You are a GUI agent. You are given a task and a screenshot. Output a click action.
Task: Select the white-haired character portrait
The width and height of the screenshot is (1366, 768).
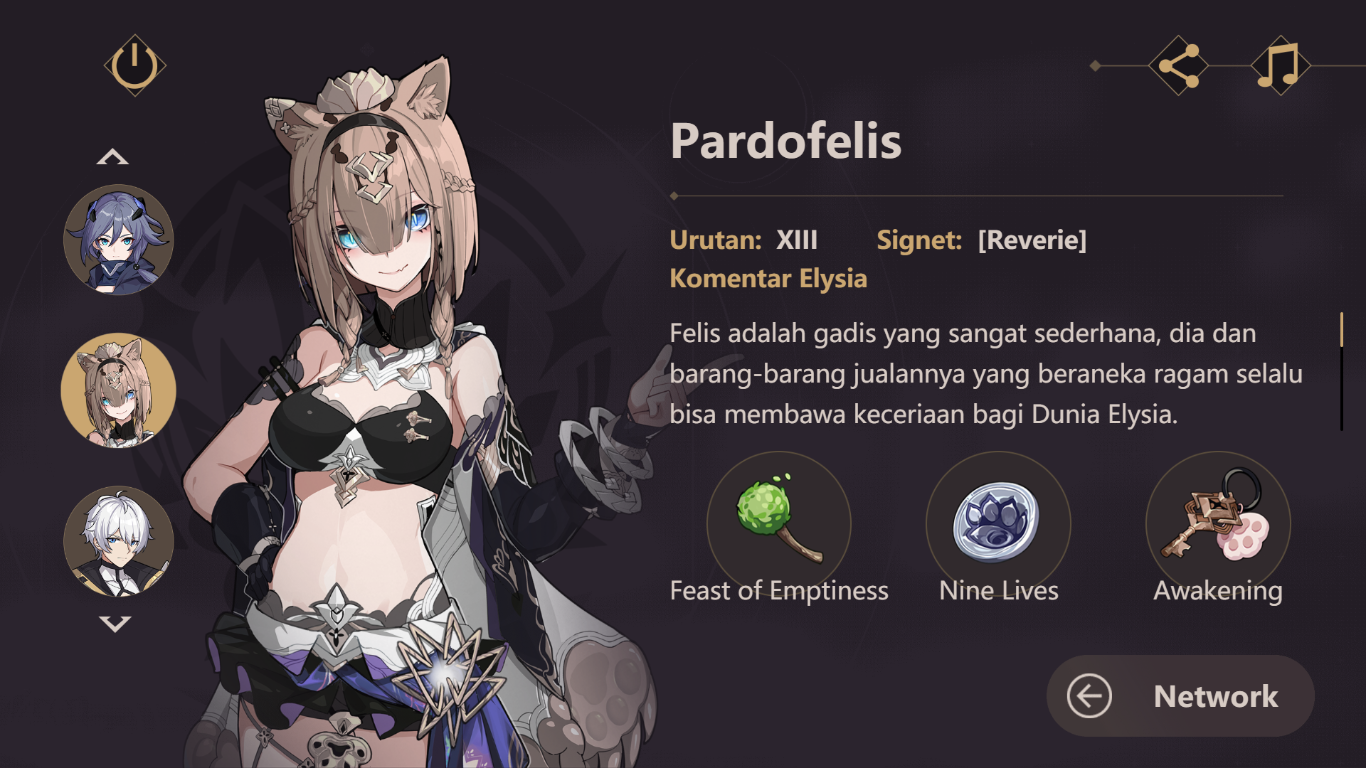coord(120,541)
